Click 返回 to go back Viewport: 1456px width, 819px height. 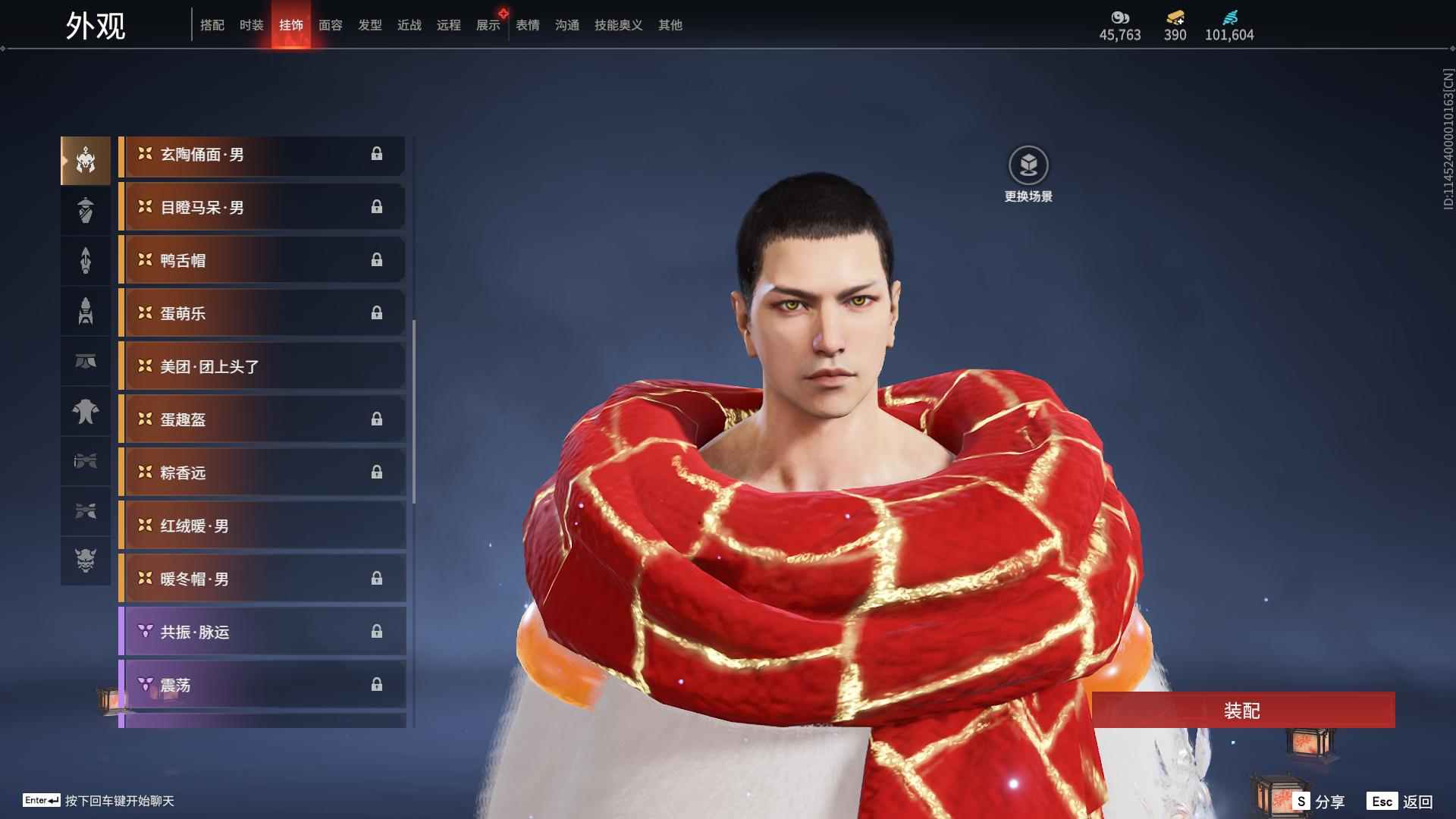(1400, 801)
